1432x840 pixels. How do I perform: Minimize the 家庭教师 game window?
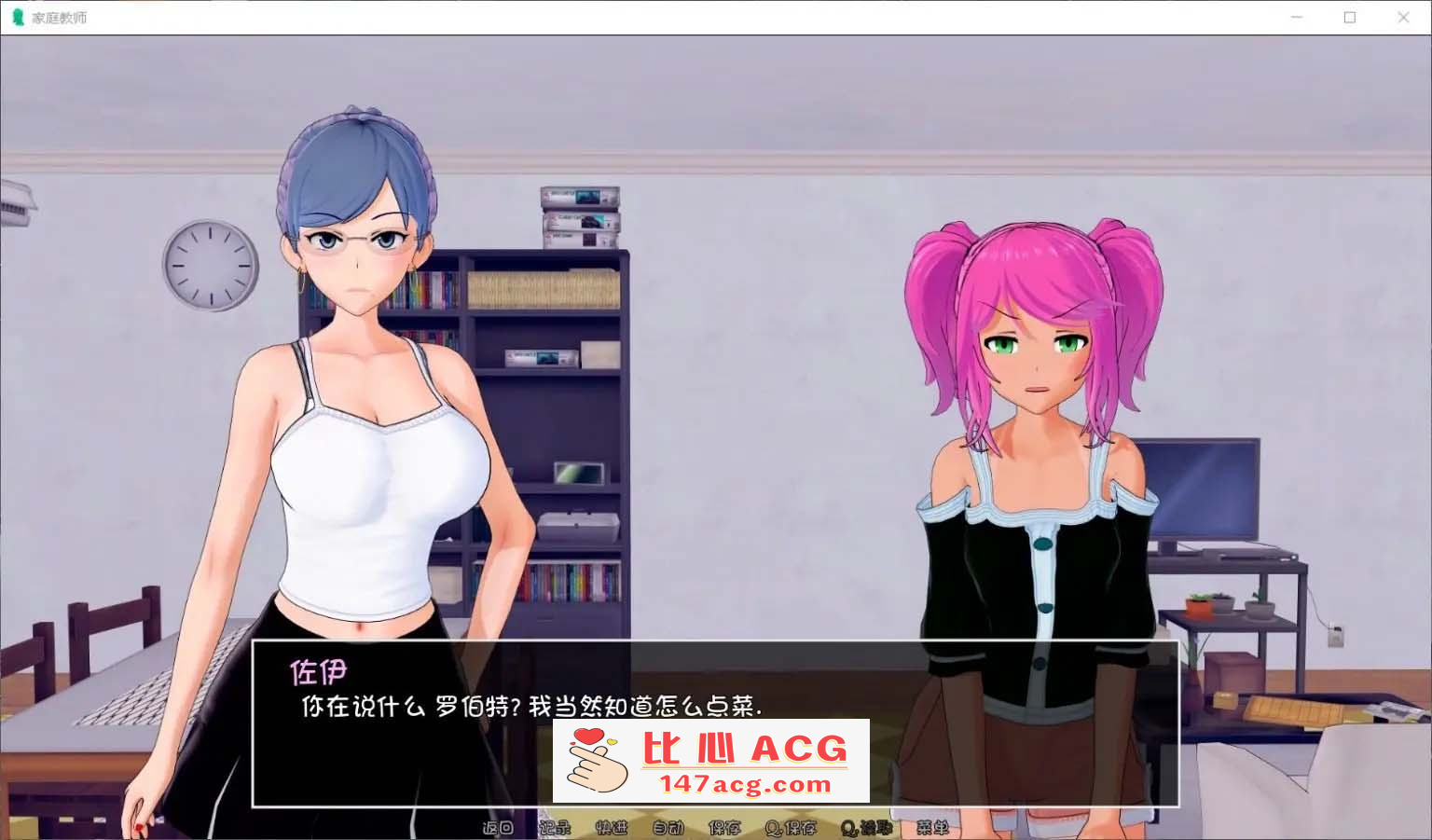(1296, 17)
